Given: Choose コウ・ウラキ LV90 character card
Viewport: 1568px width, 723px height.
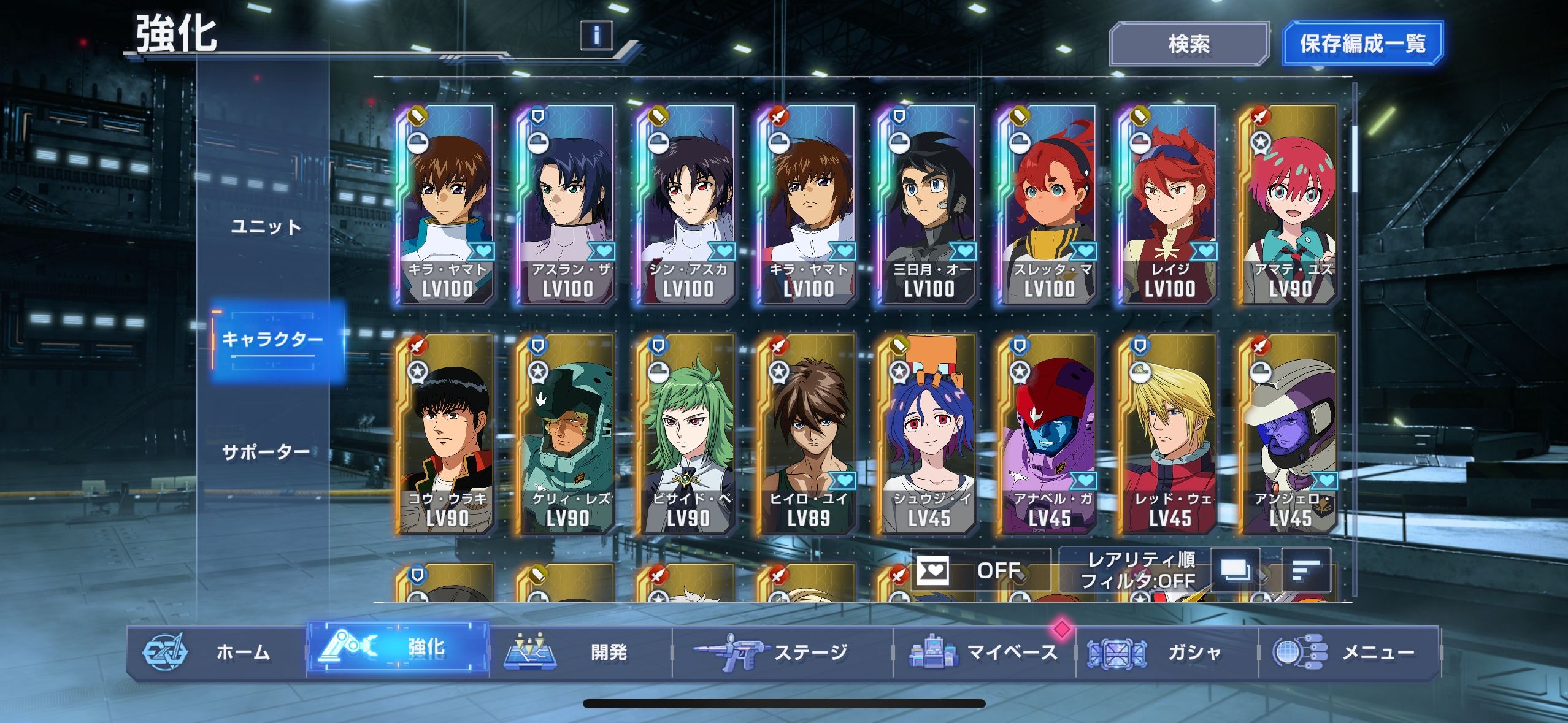Looking at the screenshot, I should click(447, 435).
